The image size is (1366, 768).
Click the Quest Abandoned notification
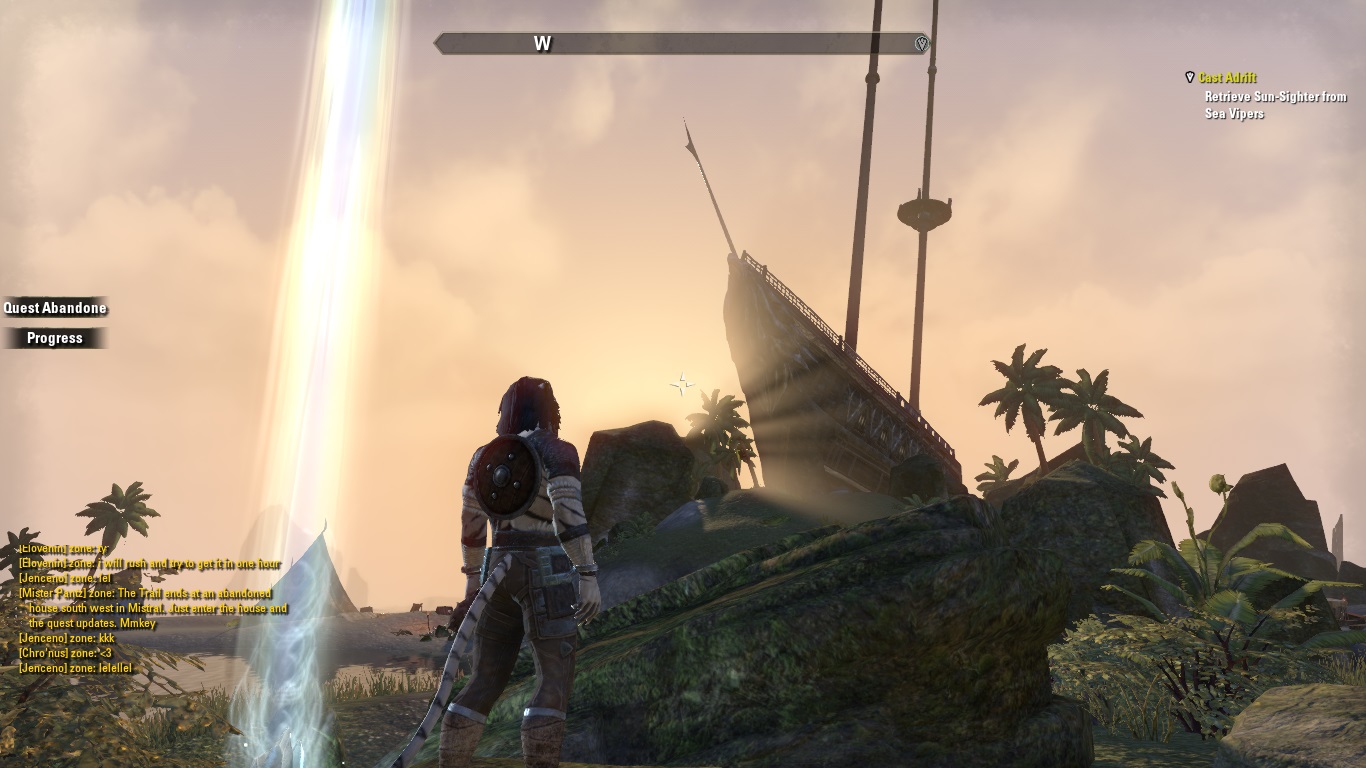point(55,308)
